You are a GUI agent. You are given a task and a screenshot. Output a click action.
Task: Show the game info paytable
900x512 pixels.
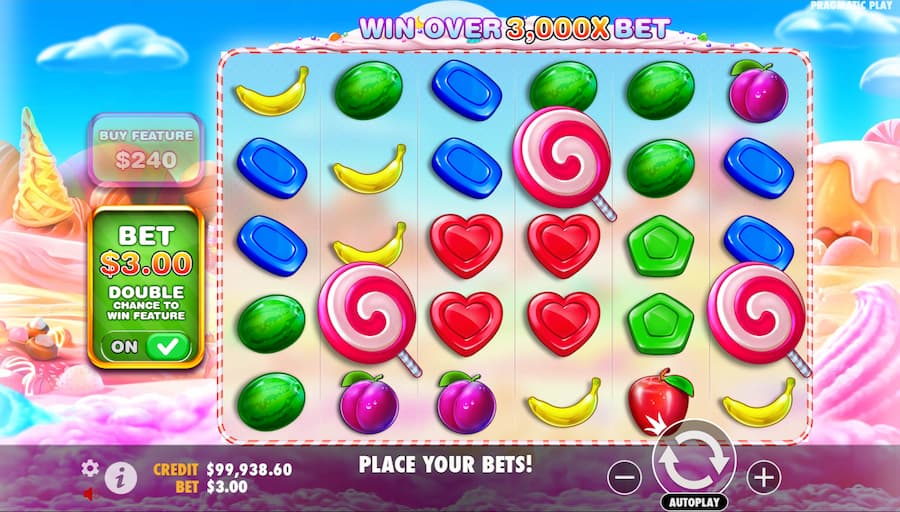click(120, 478)
